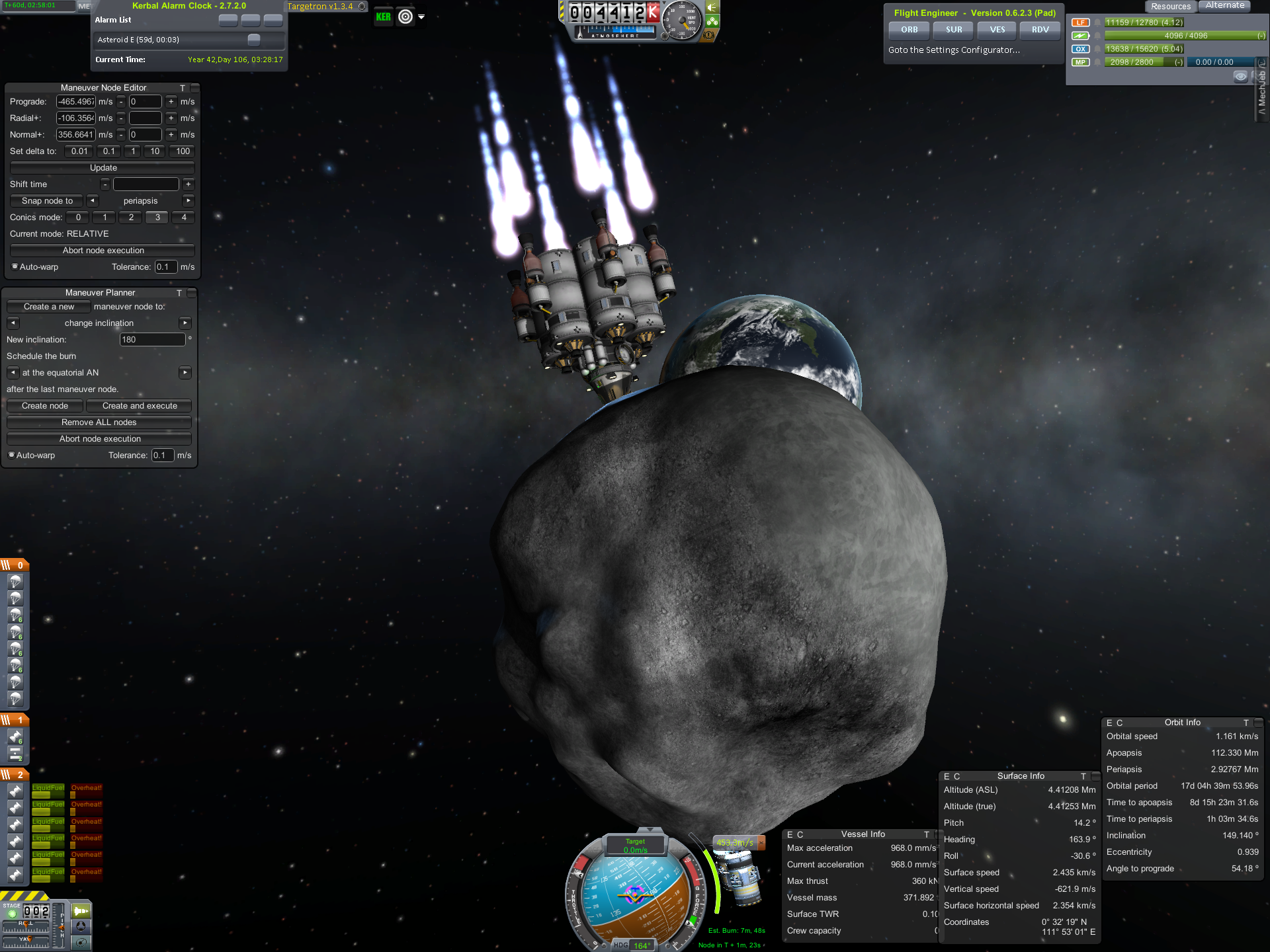Click the Update button in Maneuver Node Editor

[x=103, y=168]
